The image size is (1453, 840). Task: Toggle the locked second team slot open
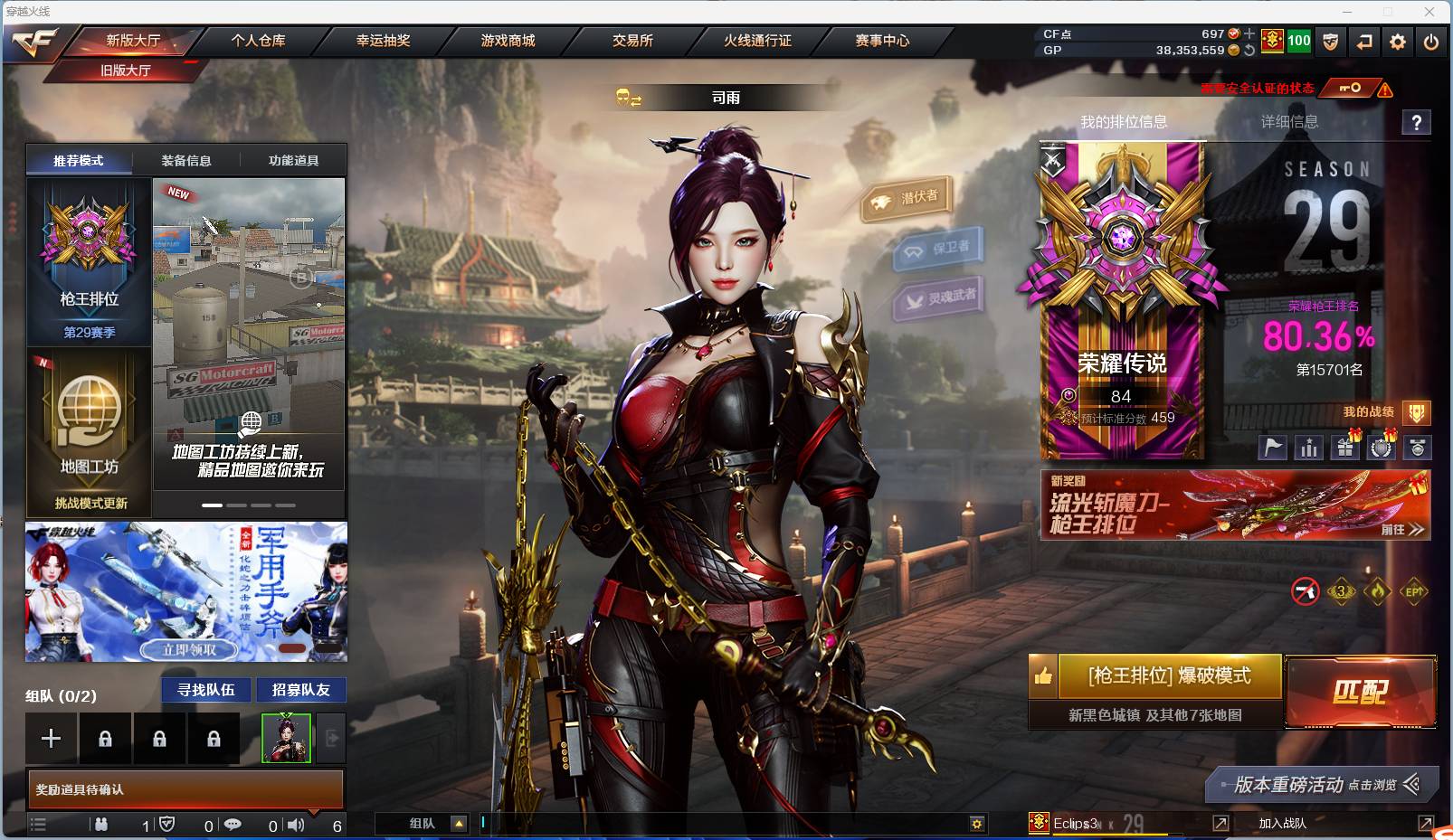click(x=106, y=738)
